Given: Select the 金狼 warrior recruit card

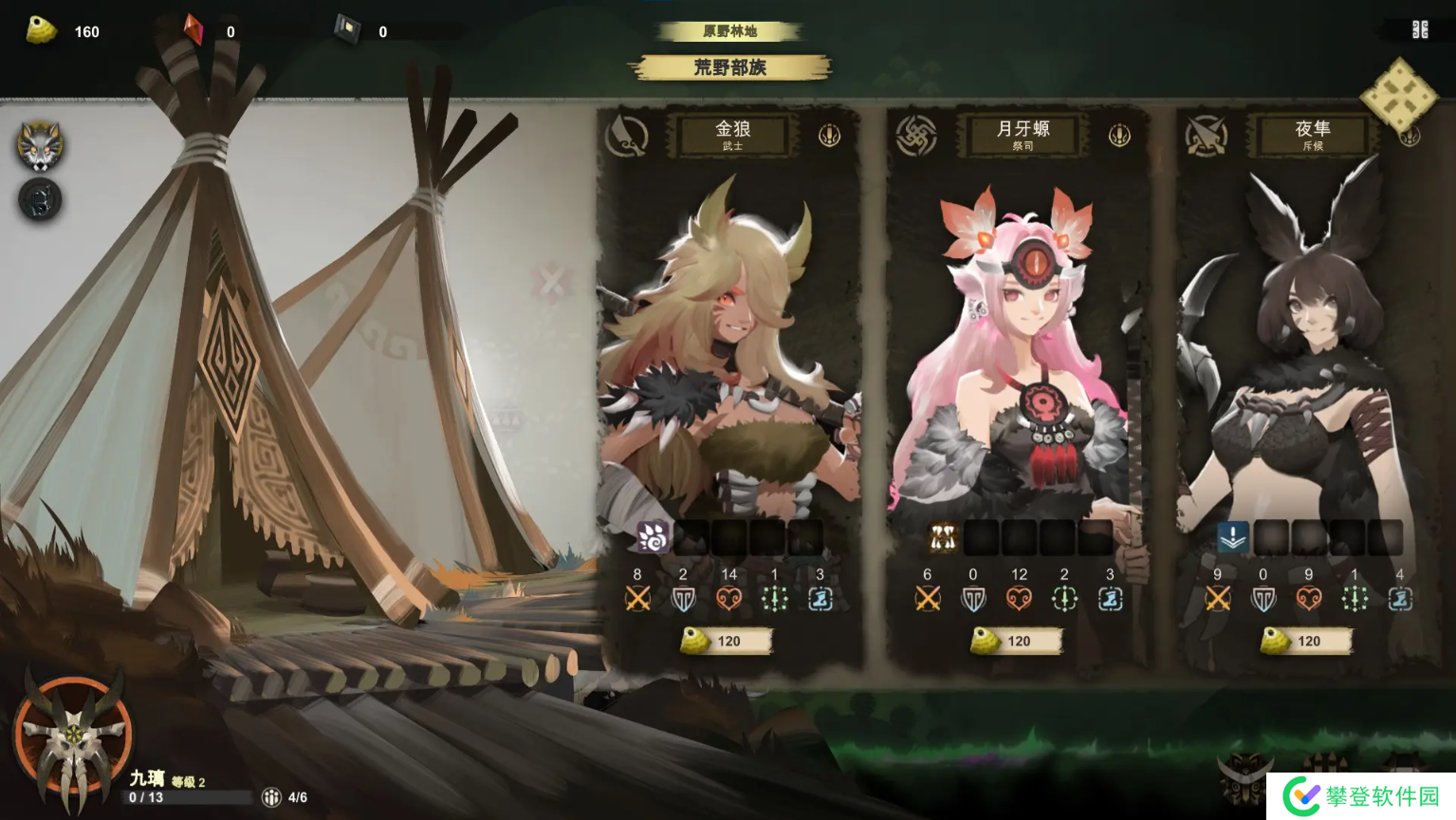Looking at the screenshot, I should pyautogui.click(x=728, y=361).
